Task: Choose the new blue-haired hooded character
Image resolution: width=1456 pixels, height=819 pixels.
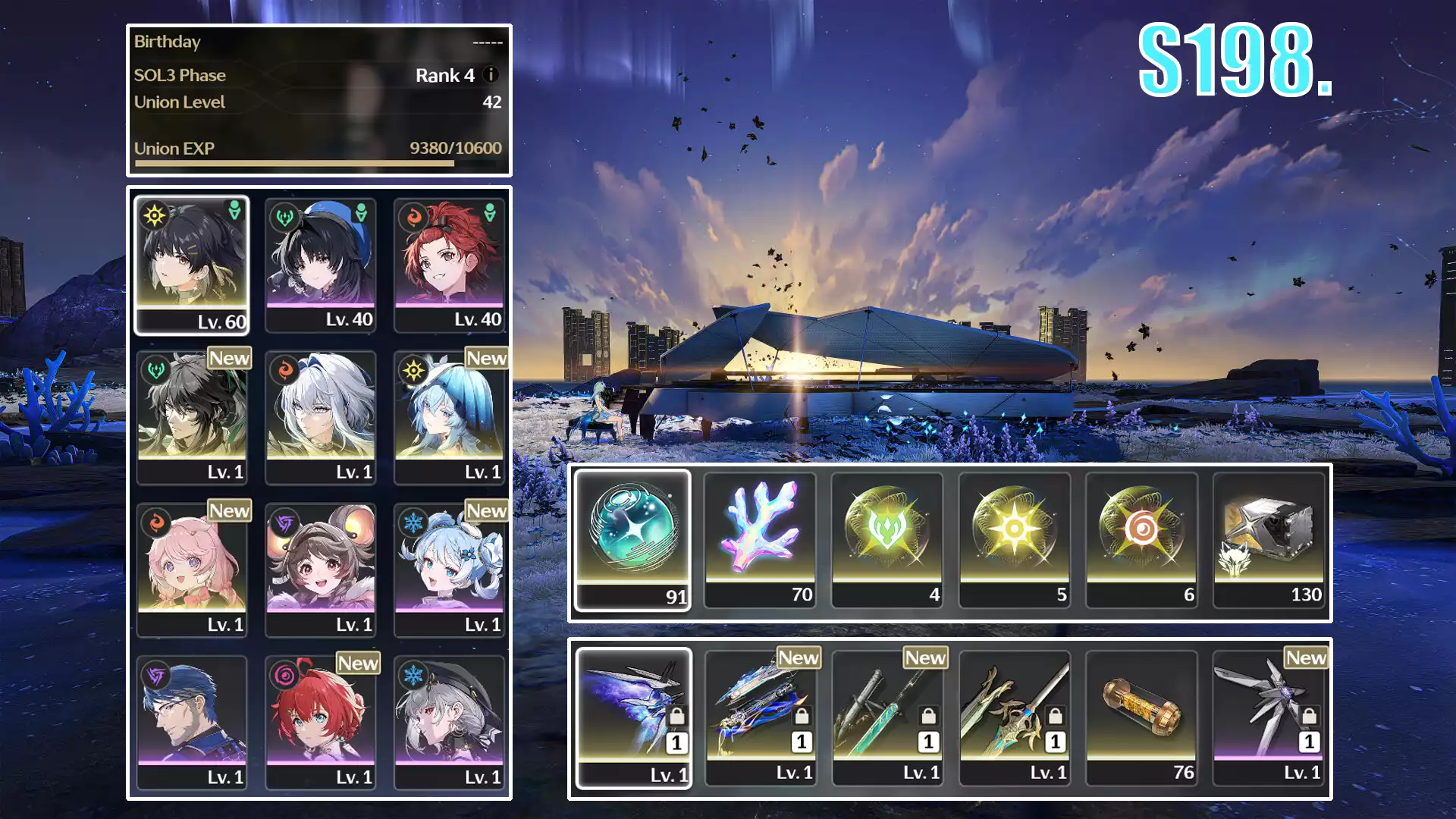Action: 449,417
